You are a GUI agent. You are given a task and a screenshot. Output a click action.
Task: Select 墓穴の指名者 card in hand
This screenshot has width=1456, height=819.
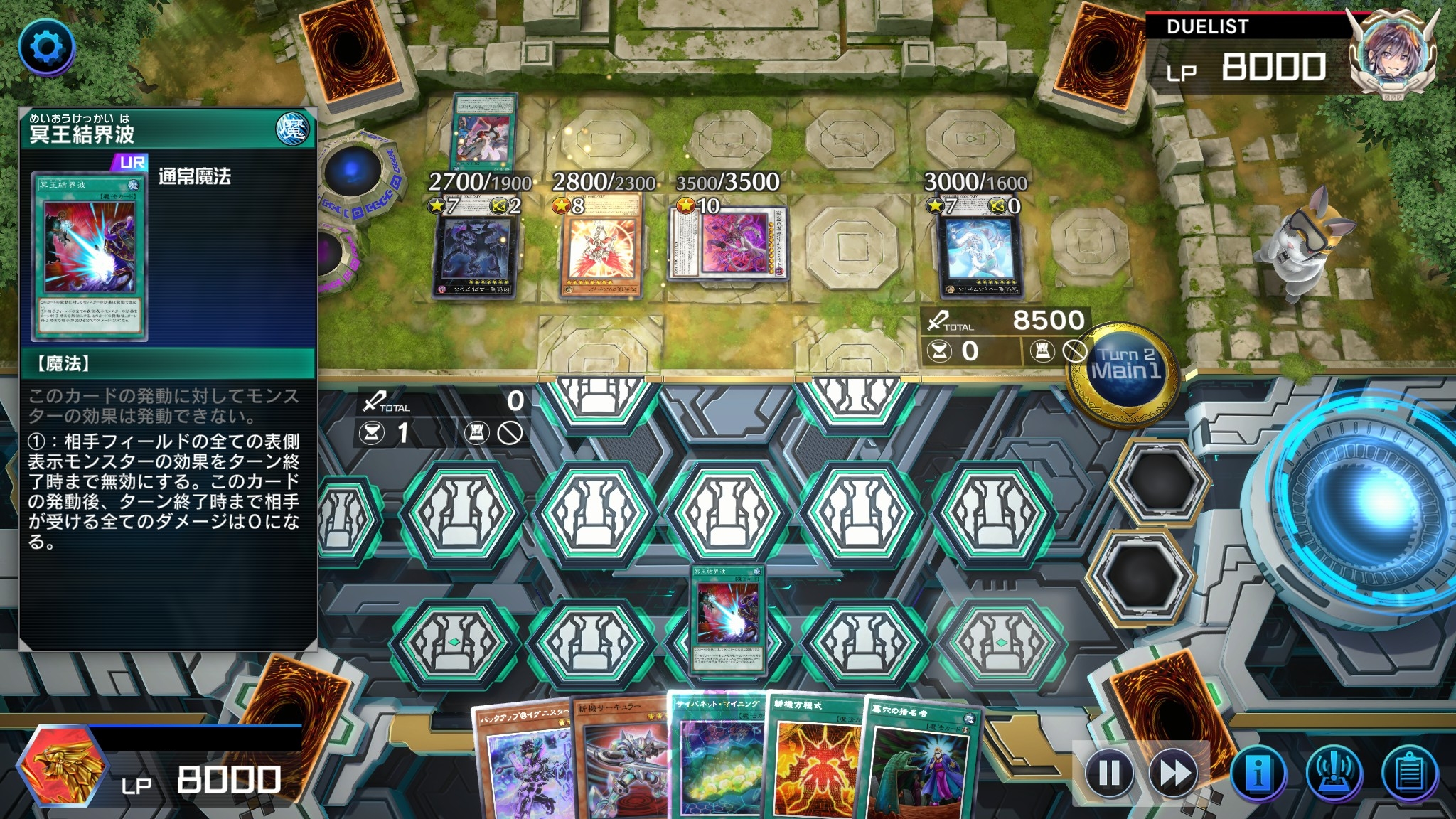pos(921,764)
